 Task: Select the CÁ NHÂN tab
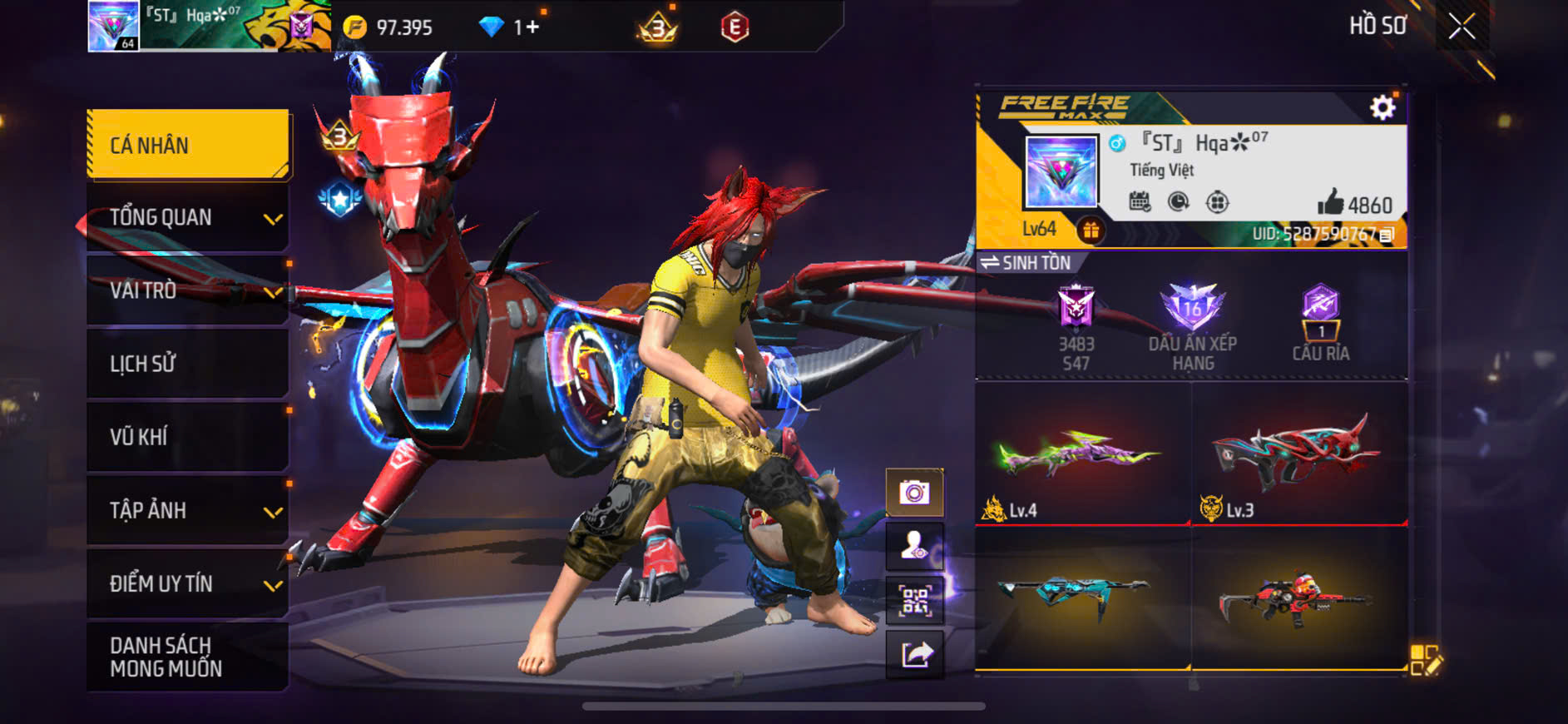pos(188,145)
